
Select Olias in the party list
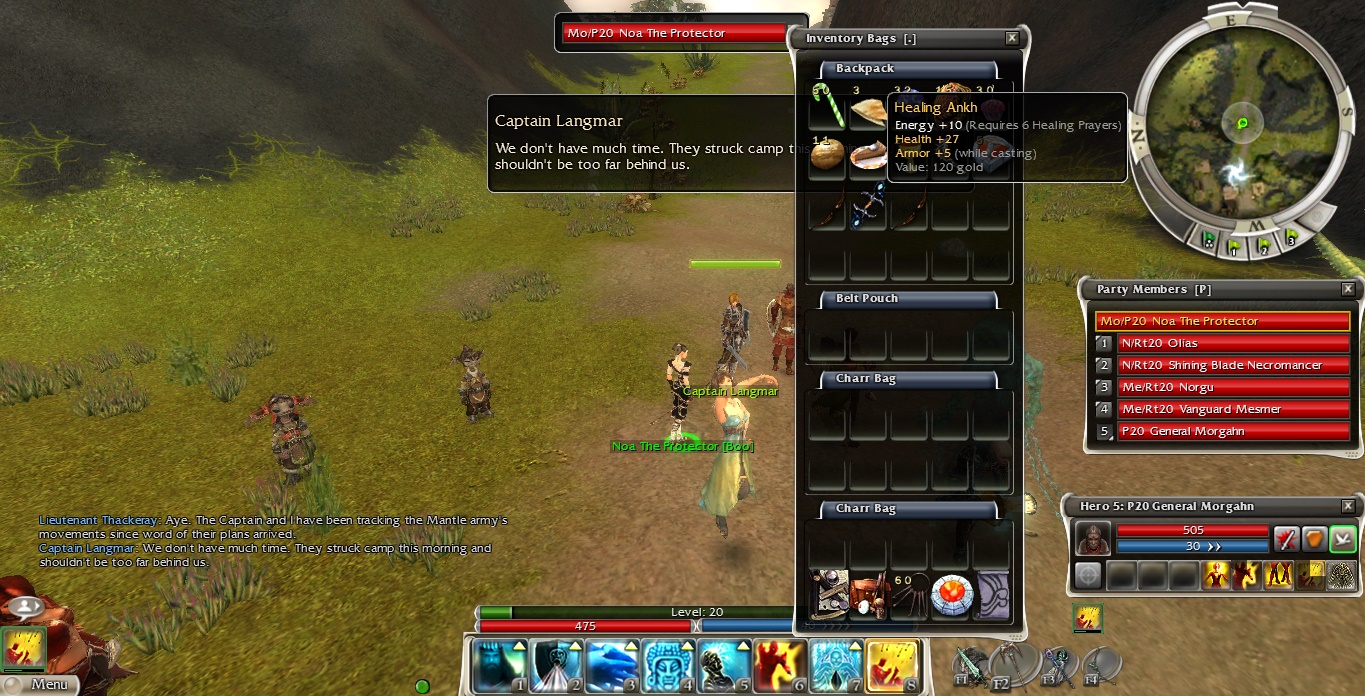[x=1232, y=343]
